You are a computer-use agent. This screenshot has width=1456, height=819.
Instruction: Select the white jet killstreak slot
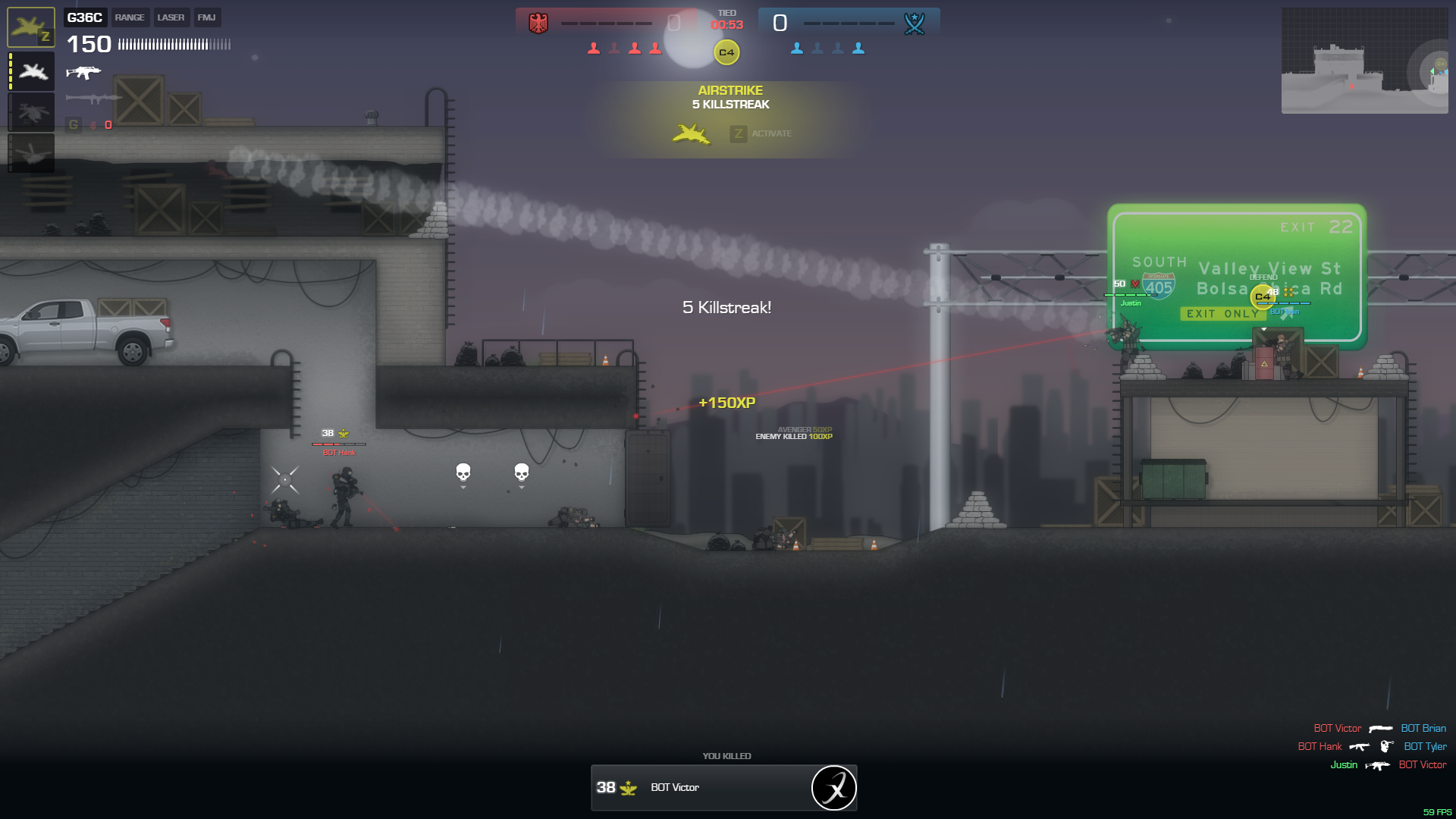32,72
